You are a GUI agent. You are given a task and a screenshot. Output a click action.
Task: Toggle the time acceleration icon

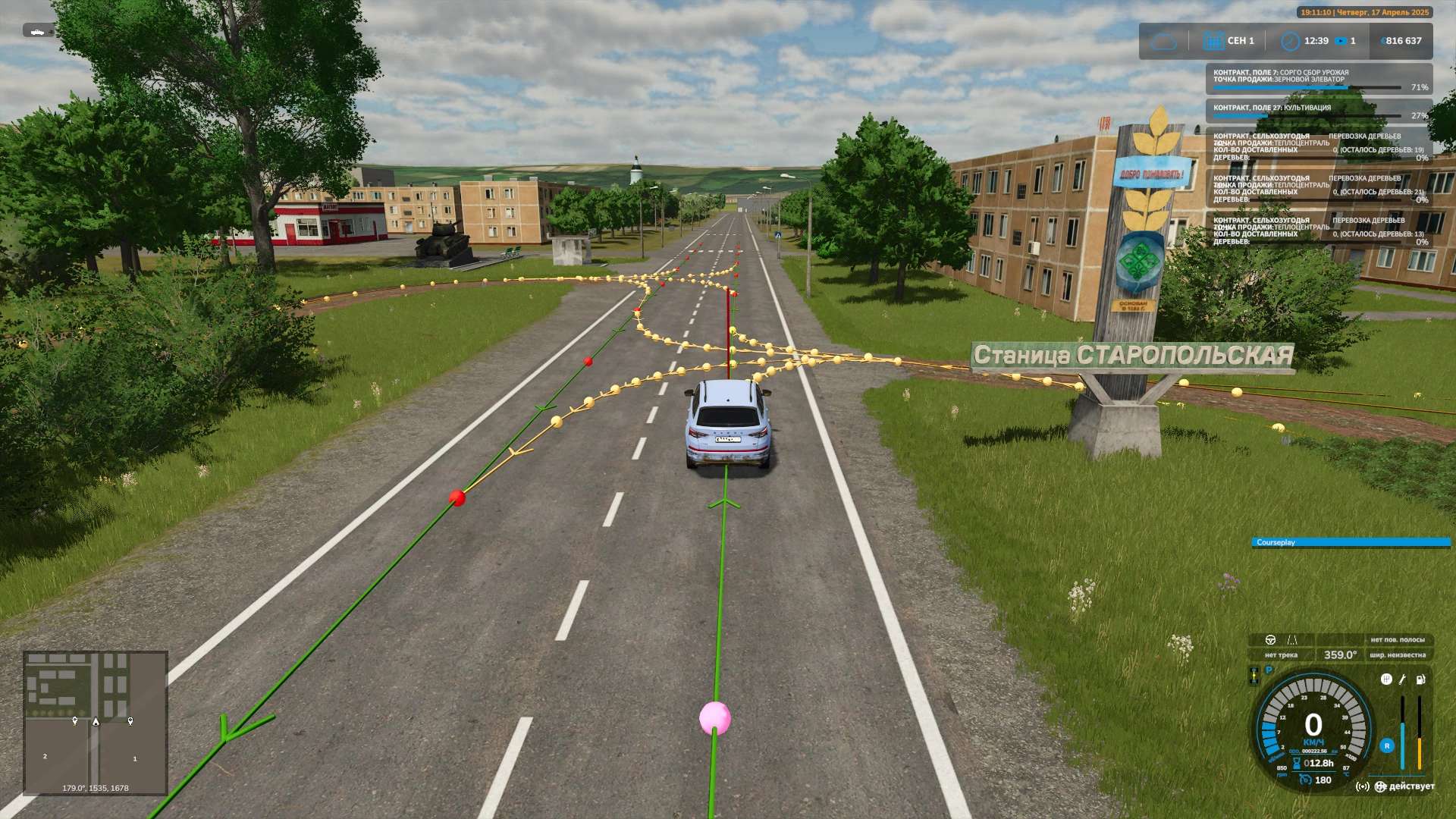point(1341,41)
